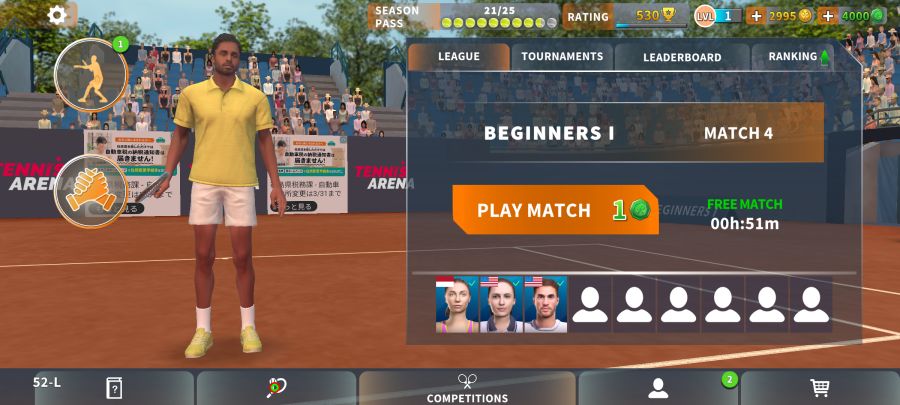Open the Leaderboard tab
This screenshot has height=405, width=900.
pyautogui.click(x=682, y=57)
